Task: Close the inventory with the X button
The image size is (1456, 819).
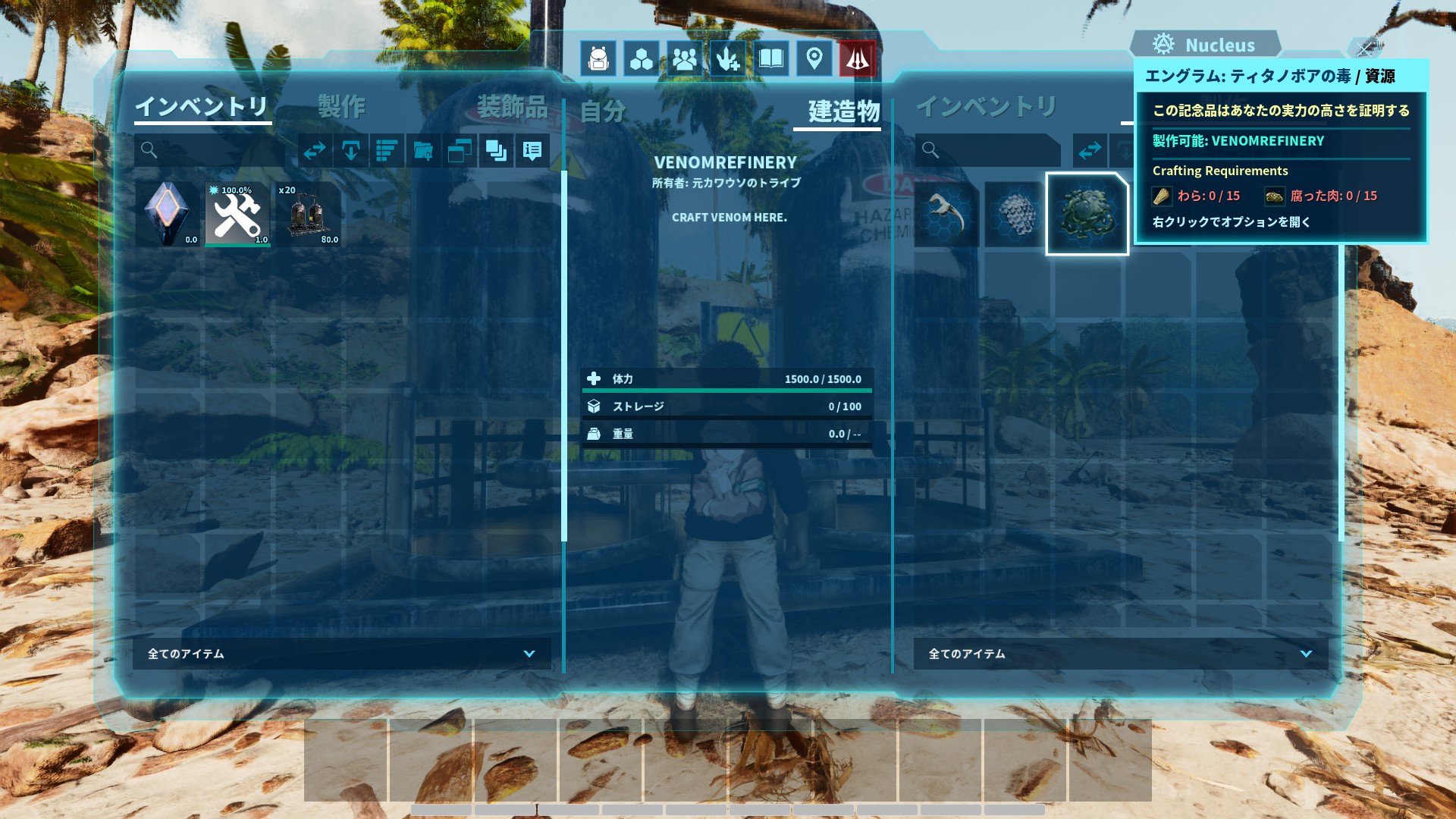Action: (1366, 49)
